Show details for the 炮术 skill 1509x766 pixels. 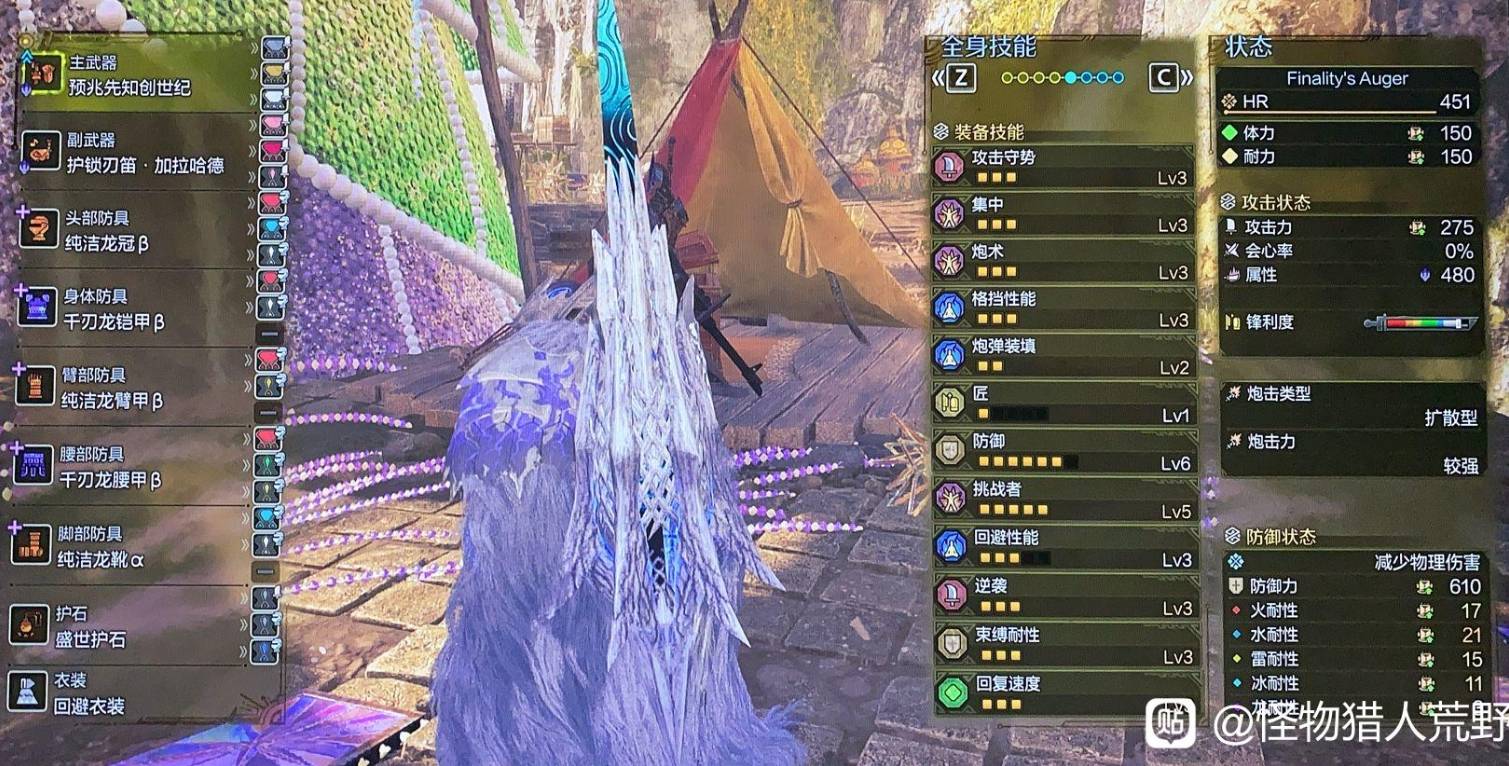point(1064,262)
